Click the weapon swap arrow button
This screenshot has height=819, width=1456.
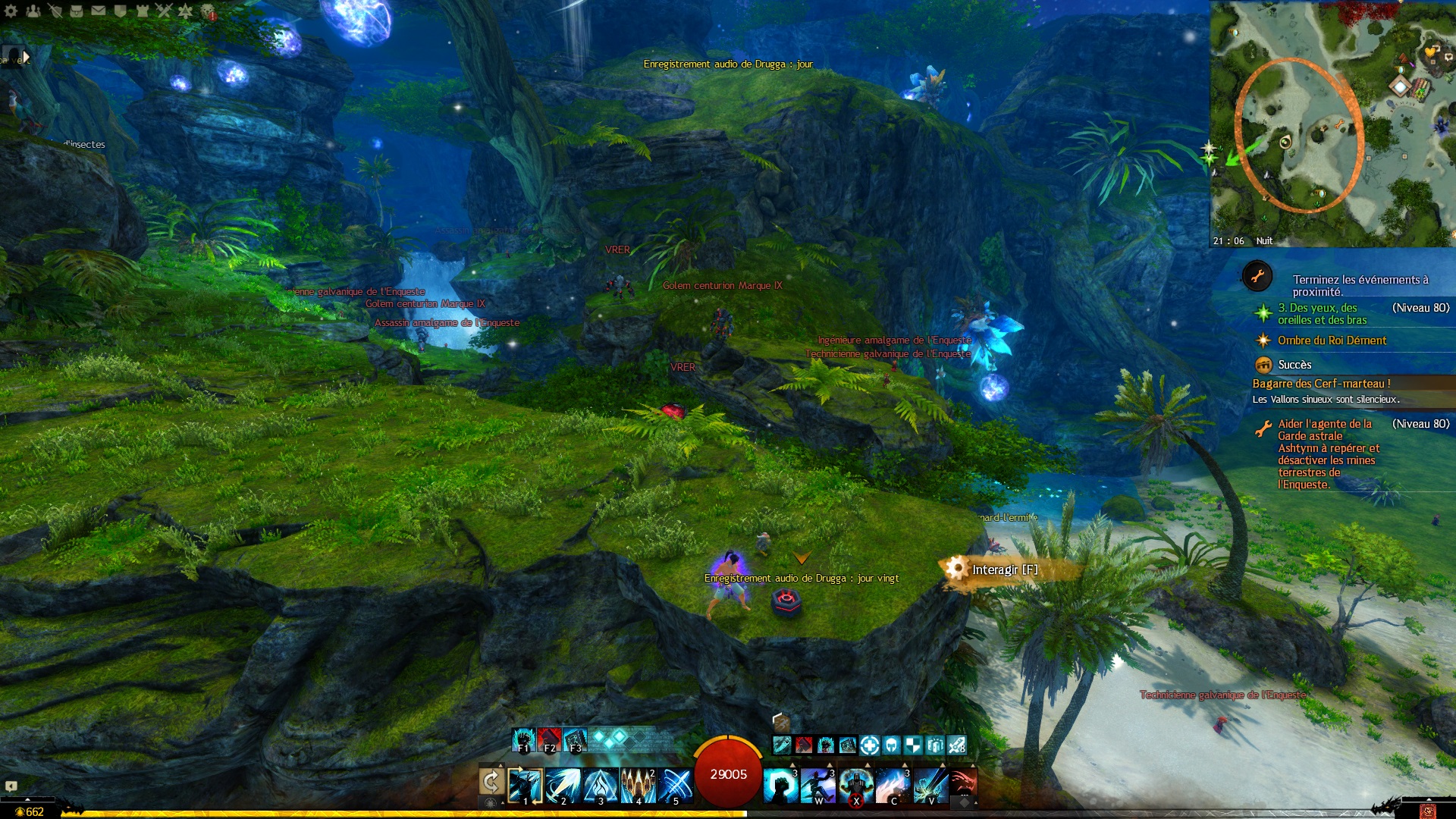(491, 783)
